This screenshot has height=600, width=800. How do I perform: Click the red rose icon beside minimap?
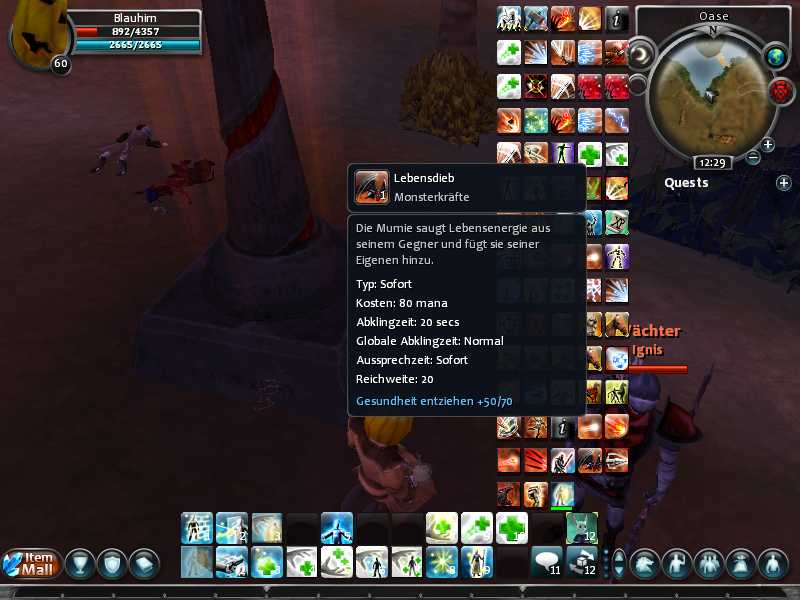pos(780,91)
